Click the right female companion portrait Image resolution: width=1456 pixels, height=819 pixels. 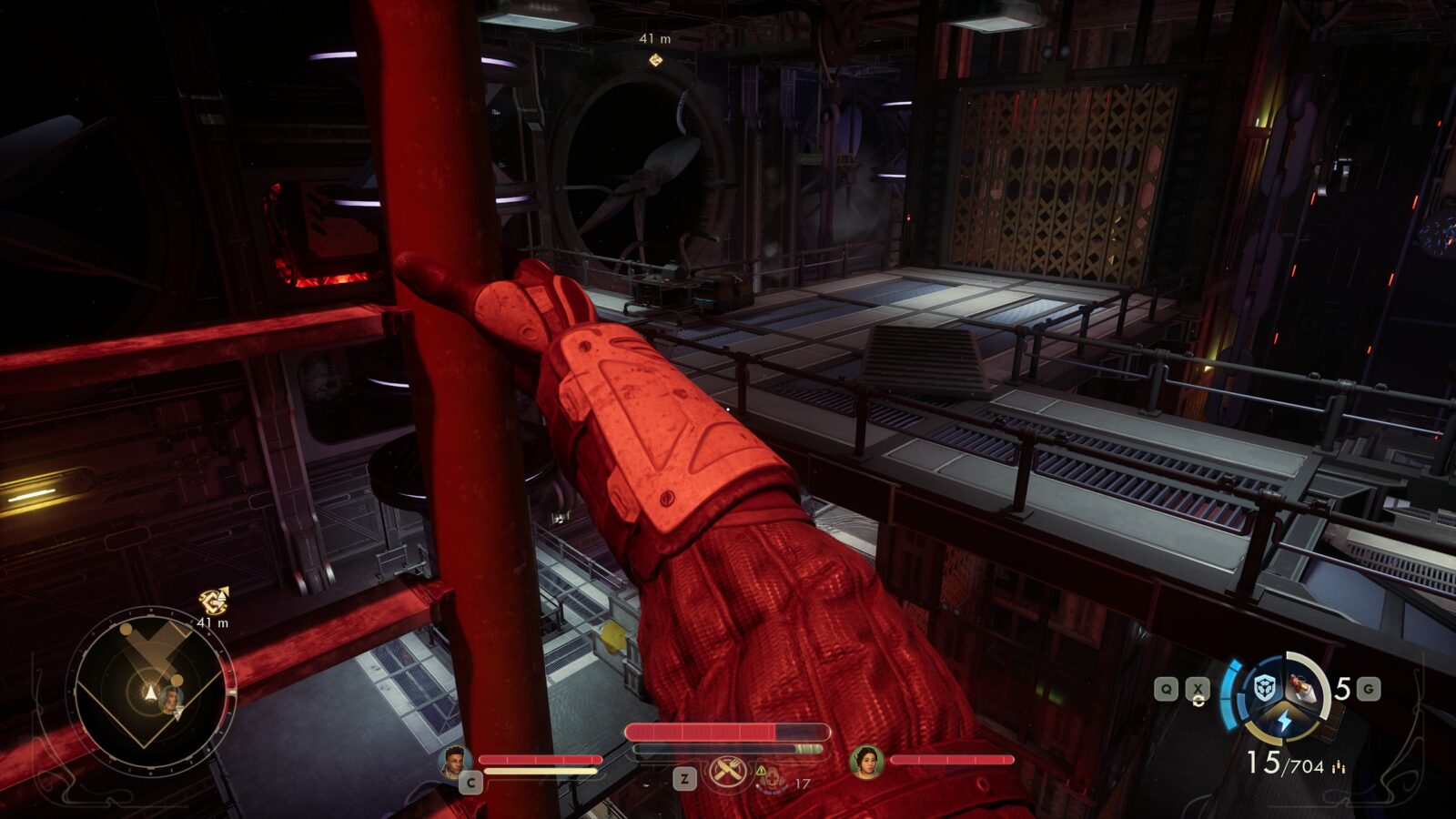click(x=866, y=762)
